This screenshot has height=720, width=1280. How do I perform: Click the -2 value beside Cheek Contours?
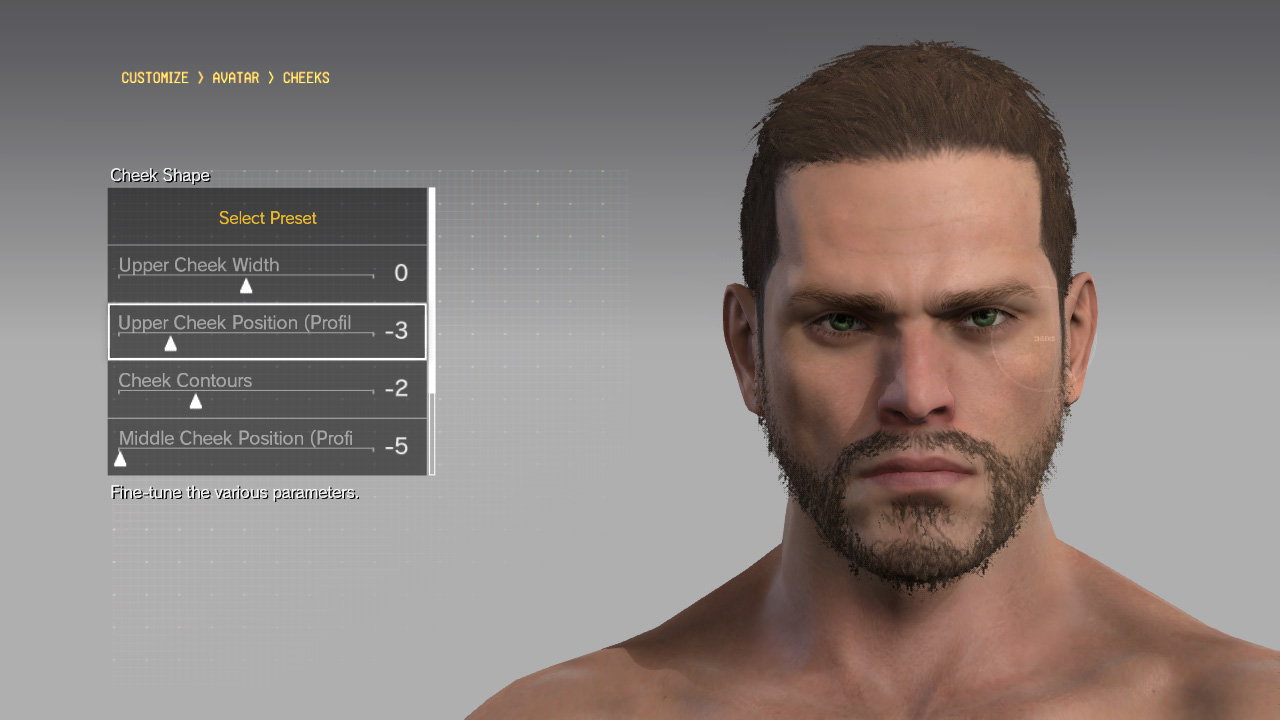click(x=398, y=388)
